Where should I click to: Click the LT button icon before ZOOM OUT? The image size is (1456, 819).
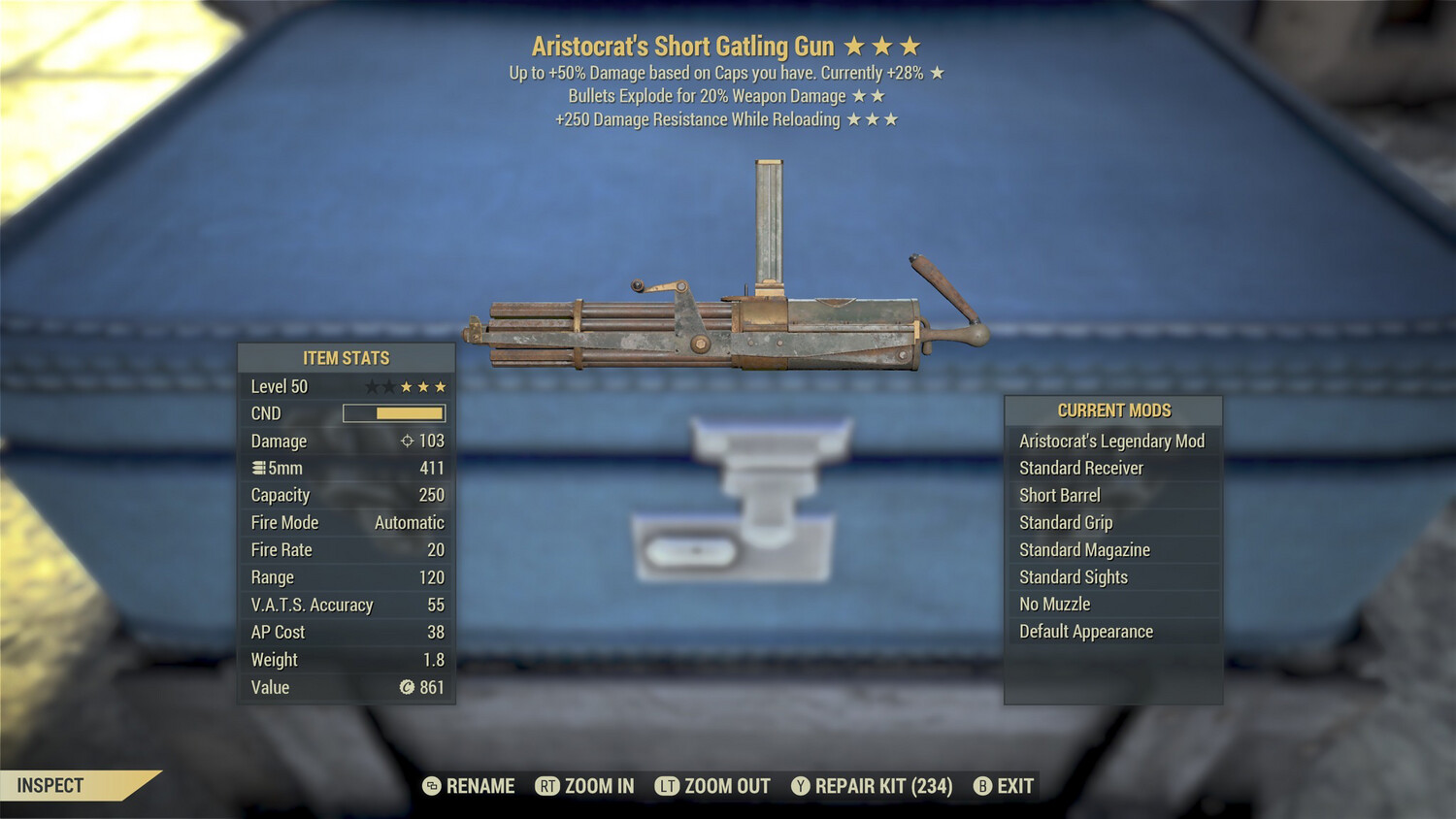point(668,786)
